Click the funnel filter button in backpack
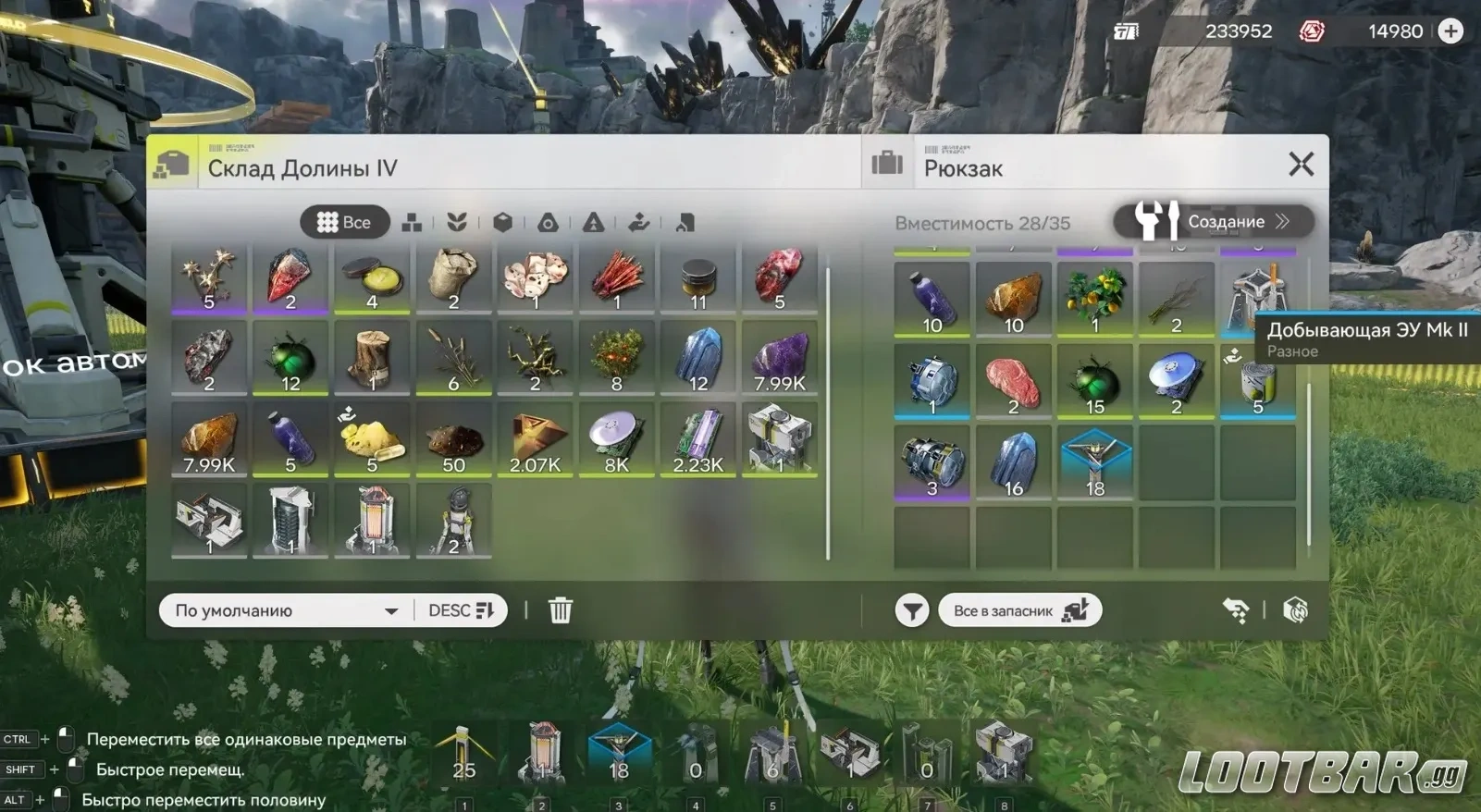Viewport: 1481px width, 812px height. click(x=911, y=610)
